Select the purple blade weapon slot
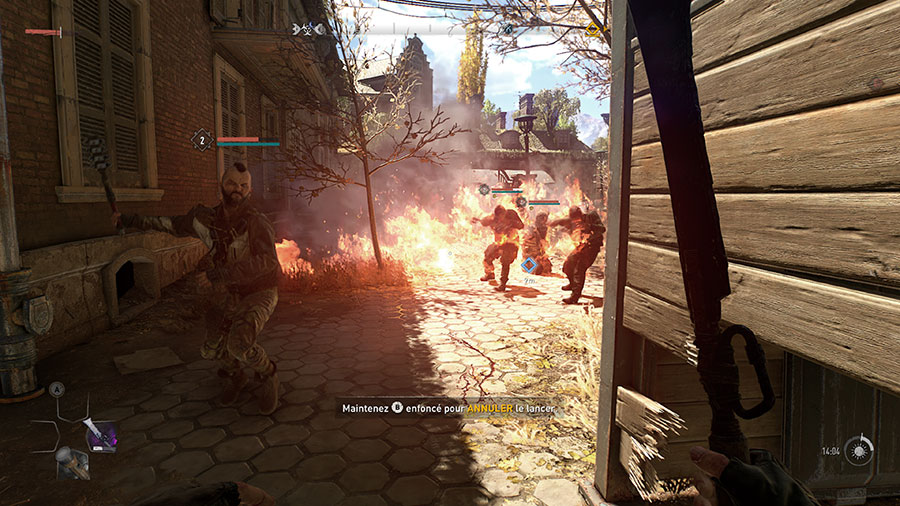 tap(100, 435)
